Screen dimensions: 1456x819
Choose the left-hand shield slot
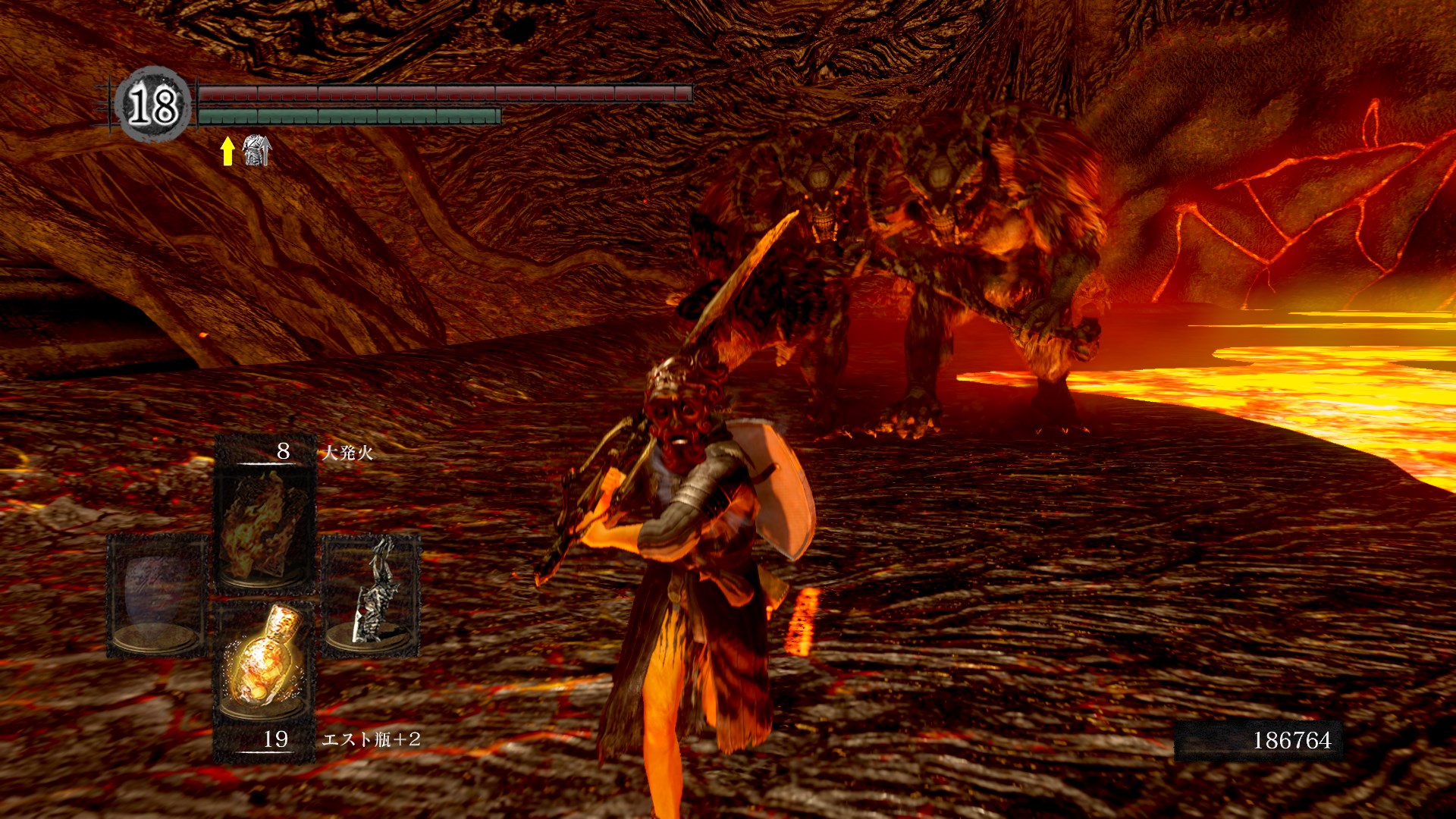tap(157, 593)
